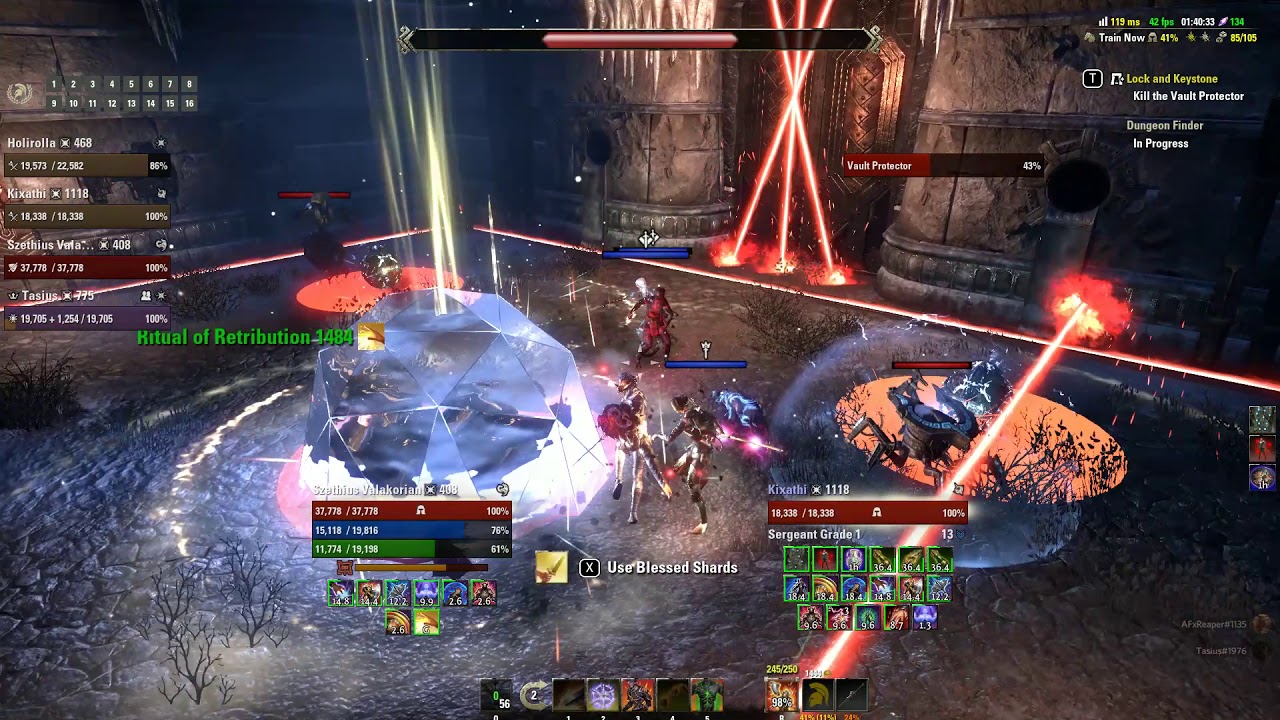Activate the green glowing armor ability
The height and width of the screenshot is (720, 1280).
705,694
